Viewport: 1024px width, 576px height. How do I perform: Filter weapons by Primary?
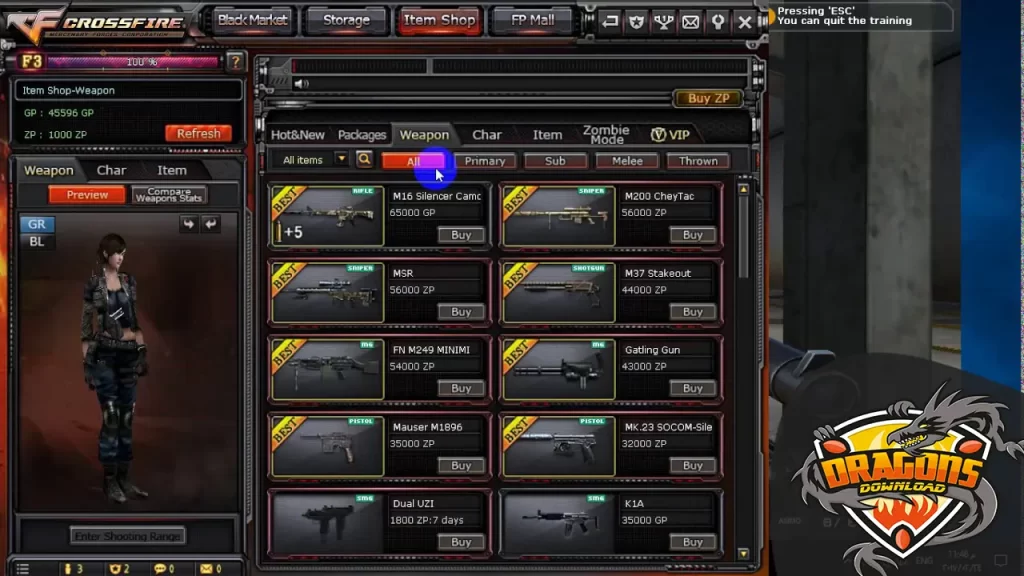[485, 160]
